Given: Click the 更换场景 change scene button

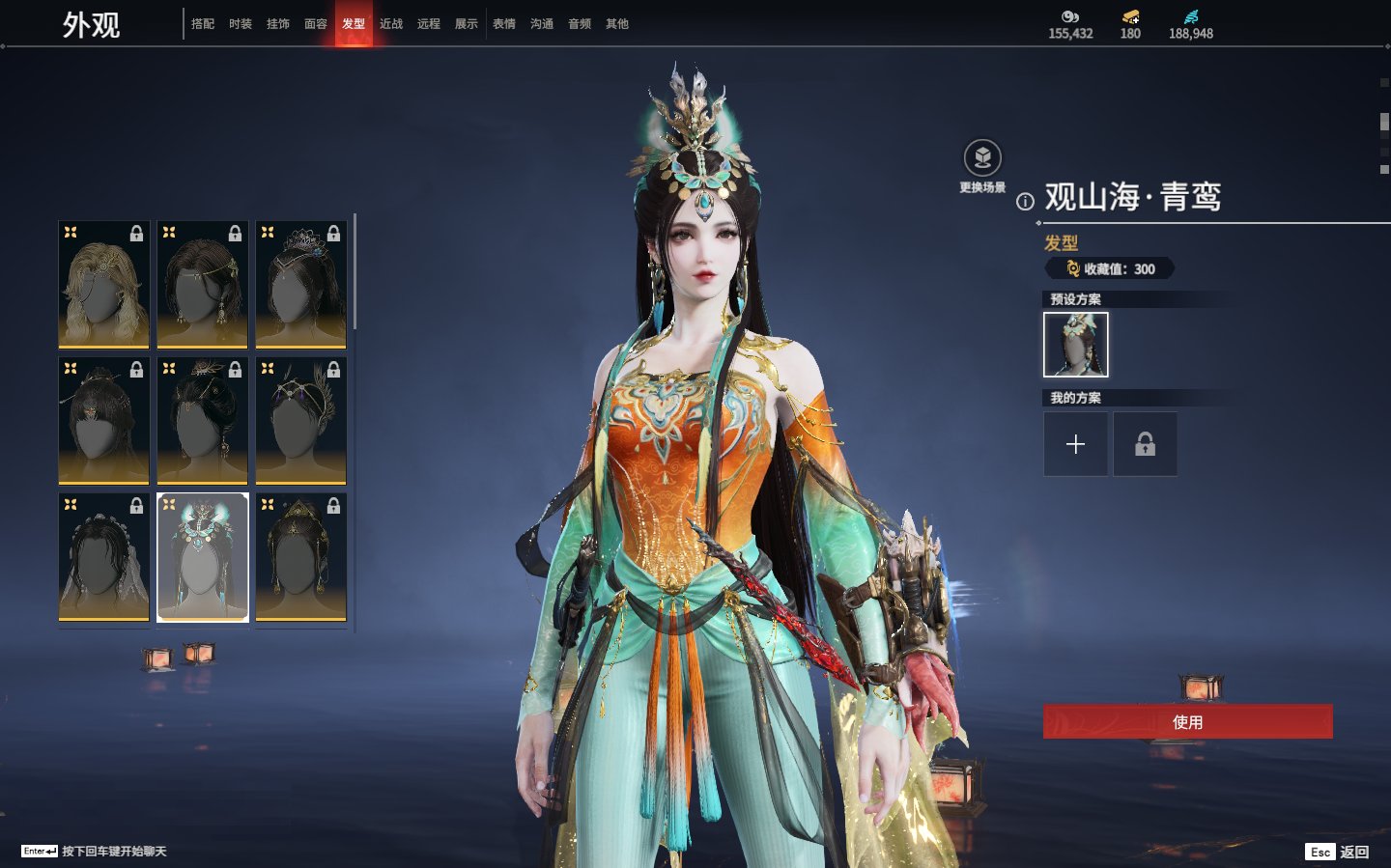Looking at the screenshot, I should 982,159.
